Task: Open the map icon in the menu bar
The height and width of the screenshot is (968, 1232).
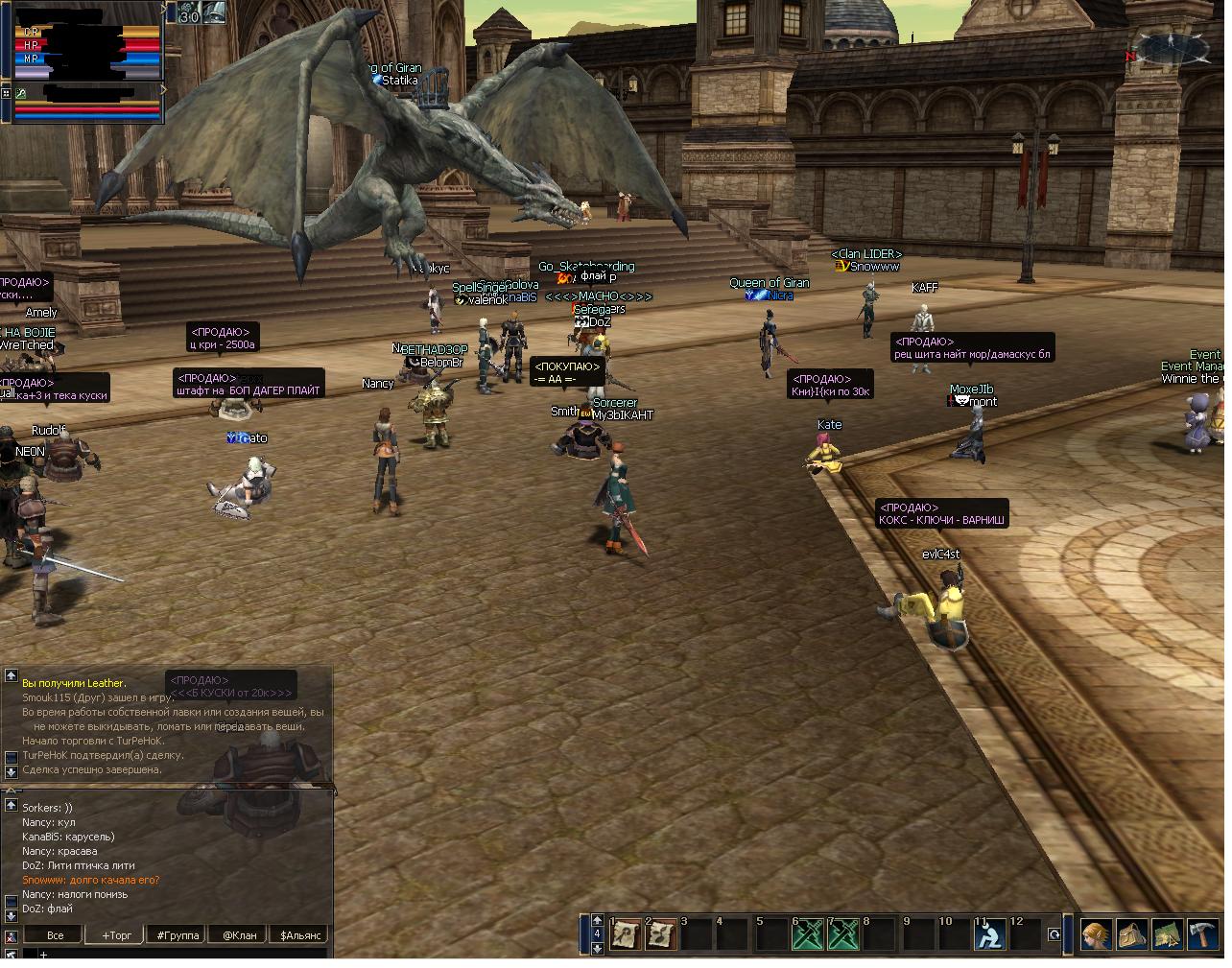Action: click(x=1167, y=934)
